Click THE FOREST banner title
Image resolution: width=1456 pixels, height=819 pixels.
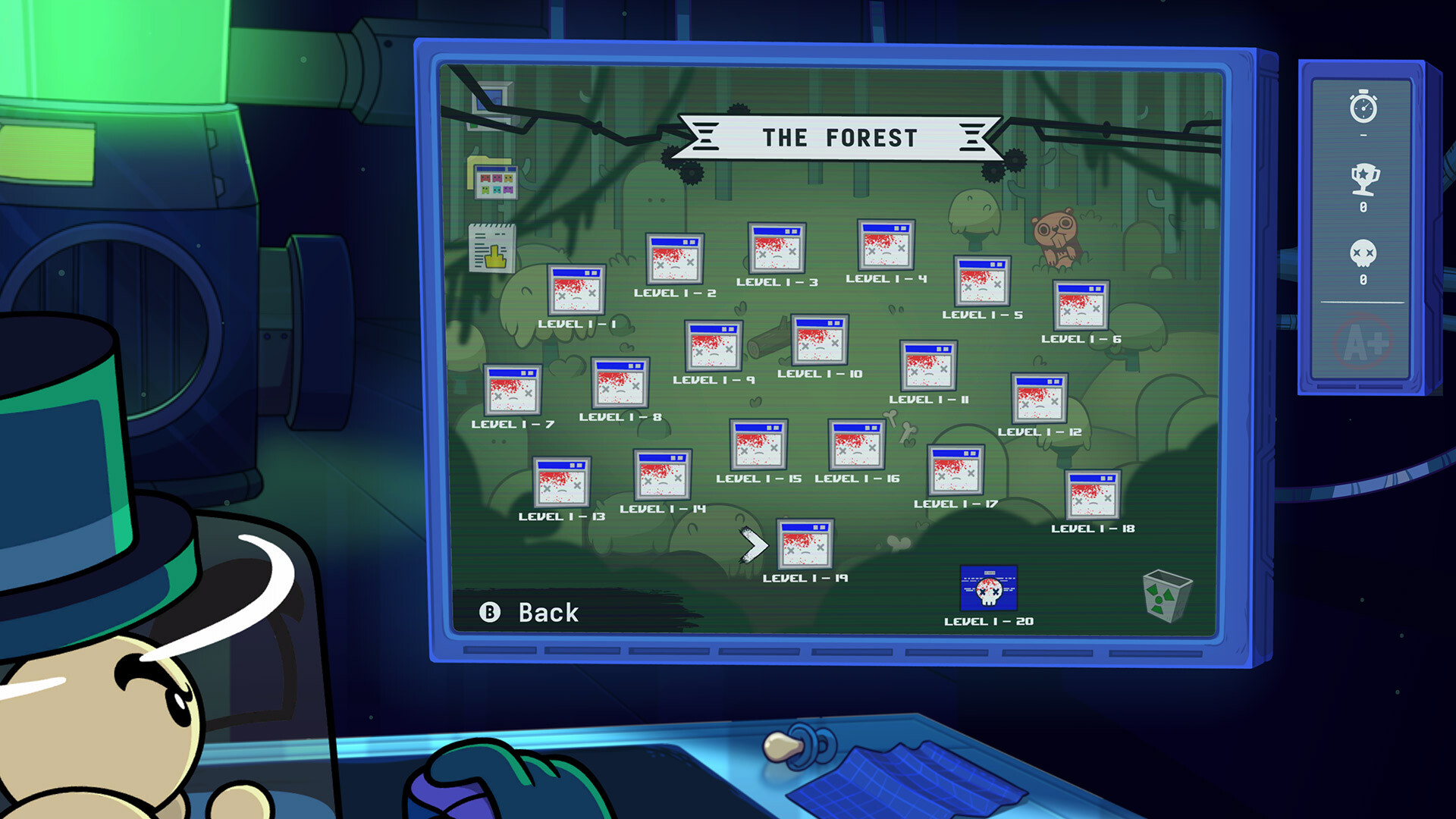840,137
